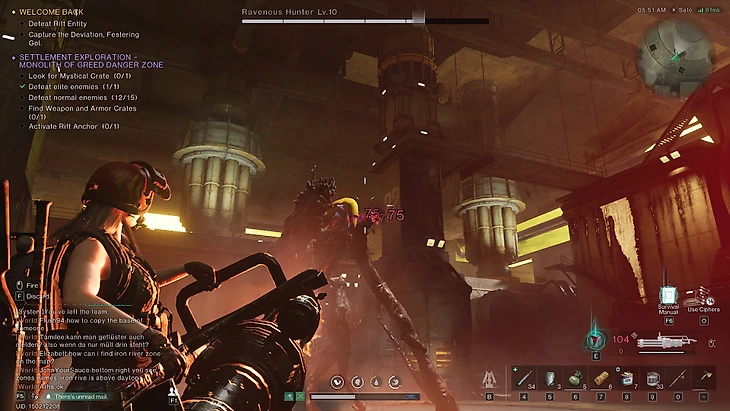Select the metal water container slot
Viewport: 730px width, 411px height.
pos(653,378)
